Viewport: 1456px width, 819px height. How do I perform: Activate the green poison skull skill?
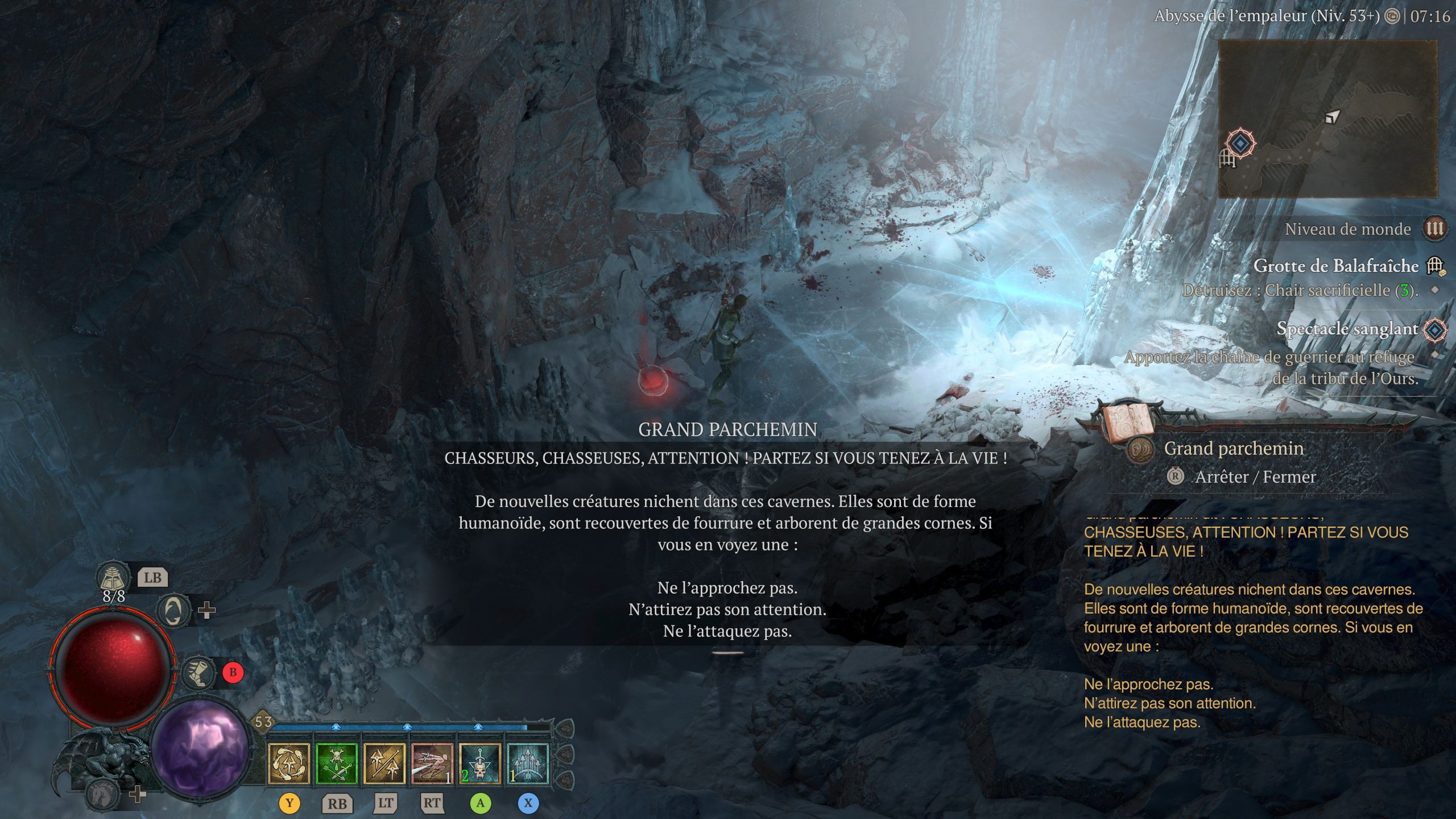[337, 763]
